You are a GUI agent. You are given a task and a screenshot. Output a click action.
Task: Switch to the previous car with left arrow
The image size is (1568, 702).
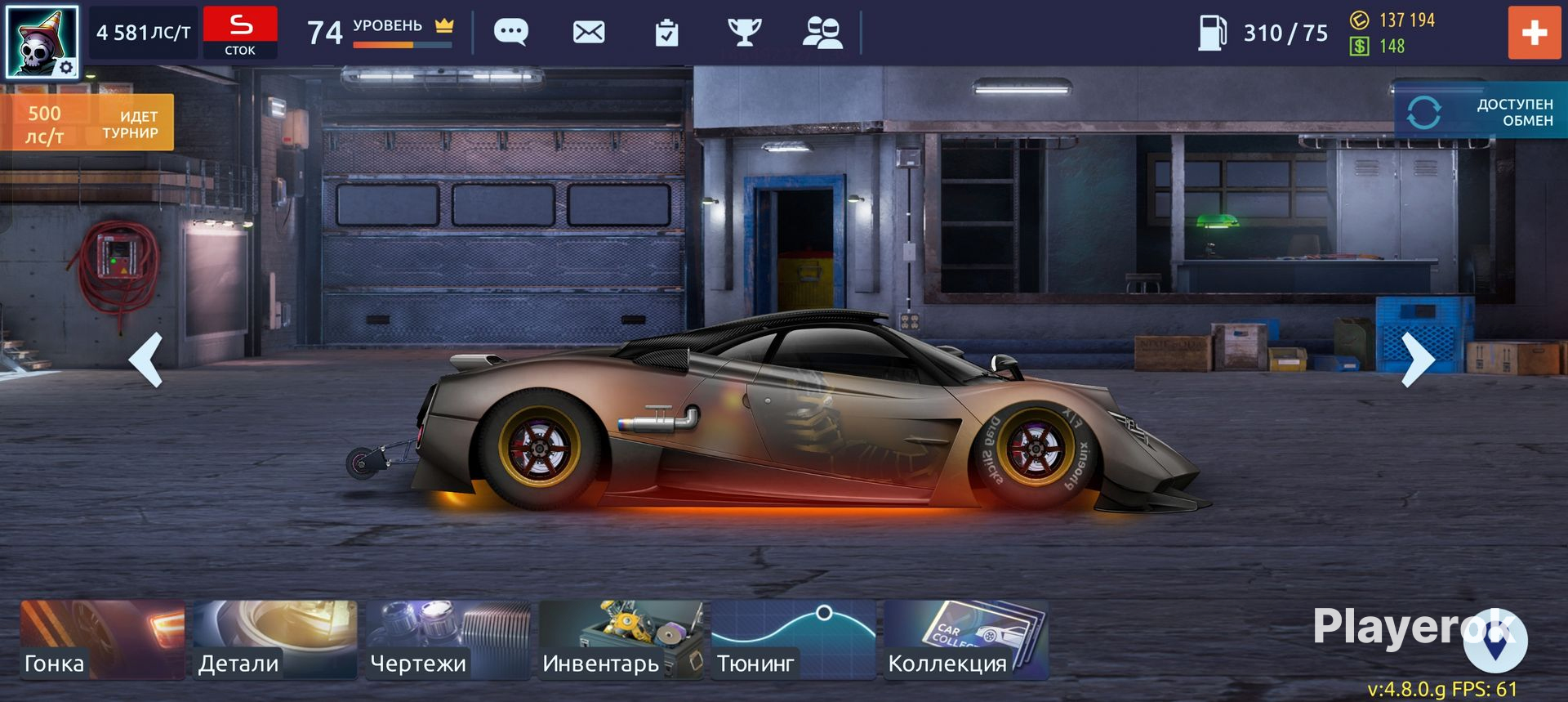(x=147, y=360)
